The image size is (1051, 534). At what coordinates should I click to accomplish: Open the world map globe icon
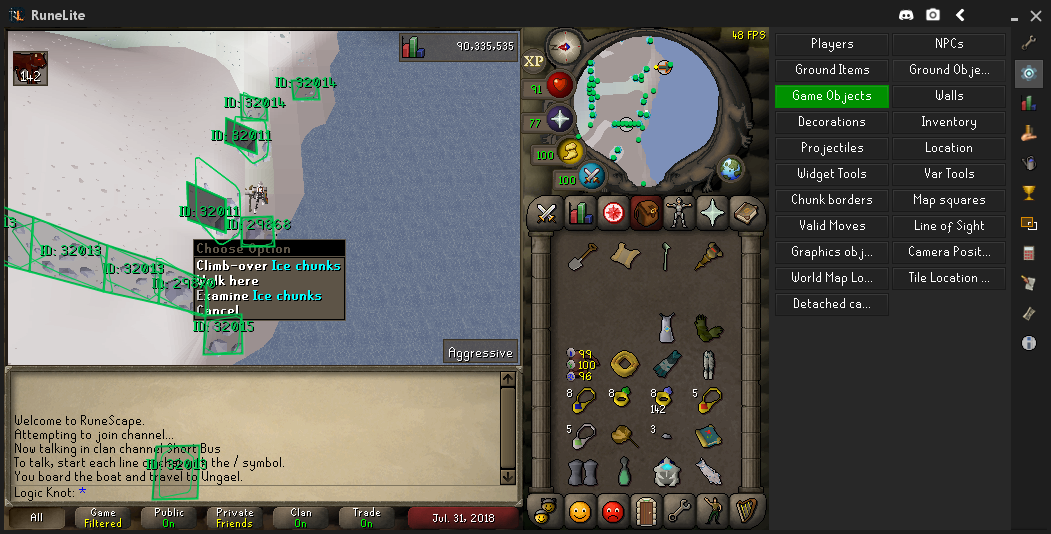(731, 168)
